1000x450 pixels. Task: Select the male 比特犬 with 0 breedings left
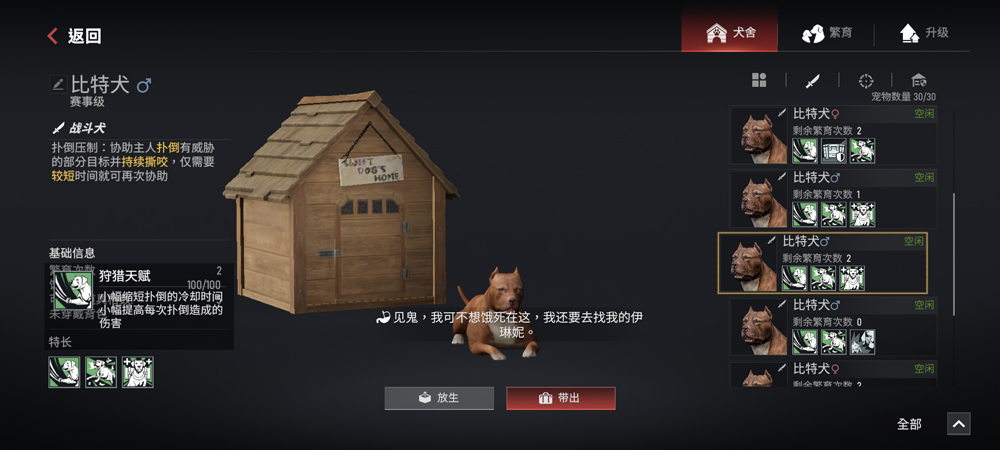[x=842, y=327]
